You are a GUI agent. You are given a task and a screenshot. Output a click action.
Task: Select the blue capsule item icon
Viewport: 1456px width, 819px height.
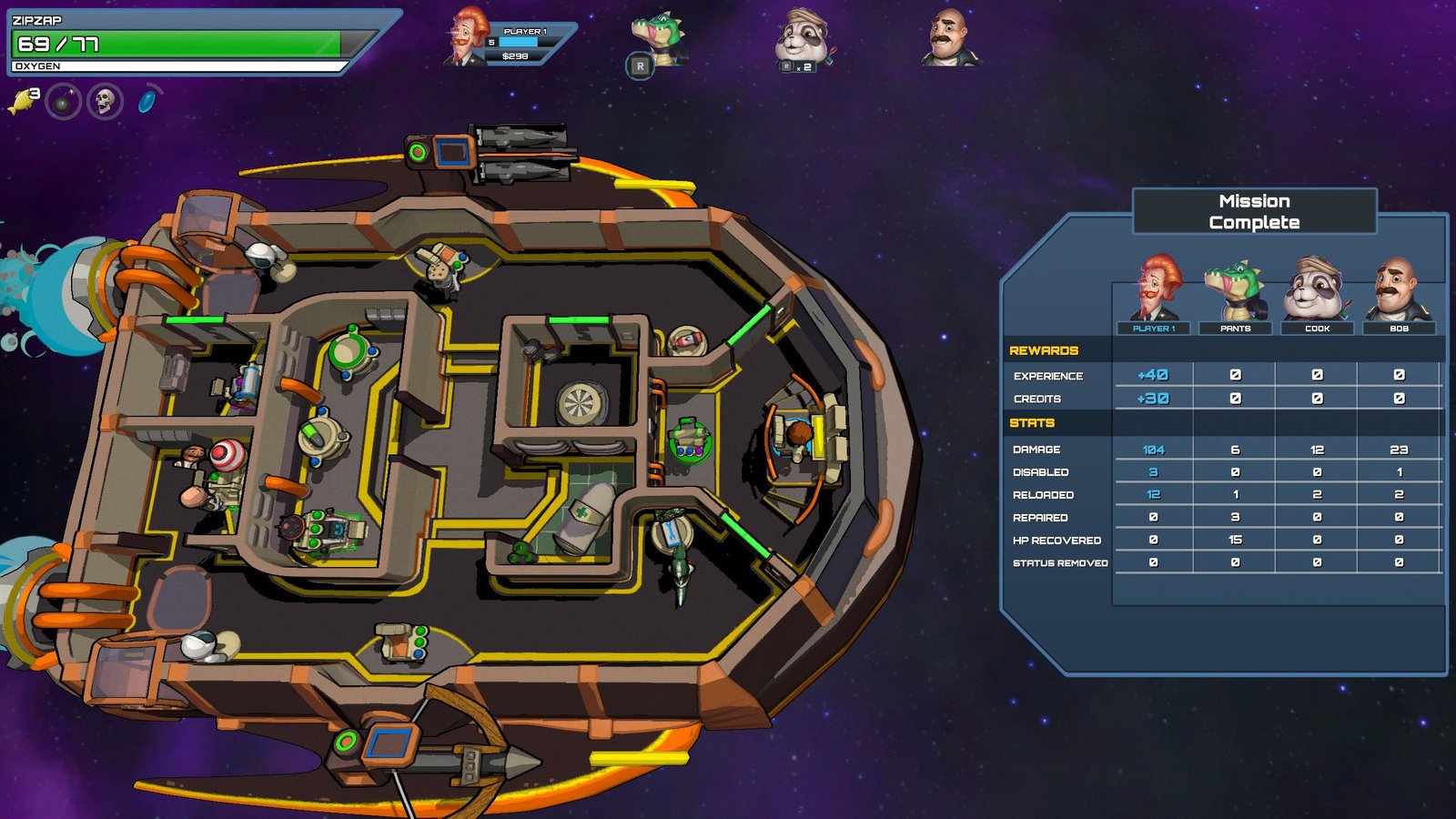(x=147, y=100)
